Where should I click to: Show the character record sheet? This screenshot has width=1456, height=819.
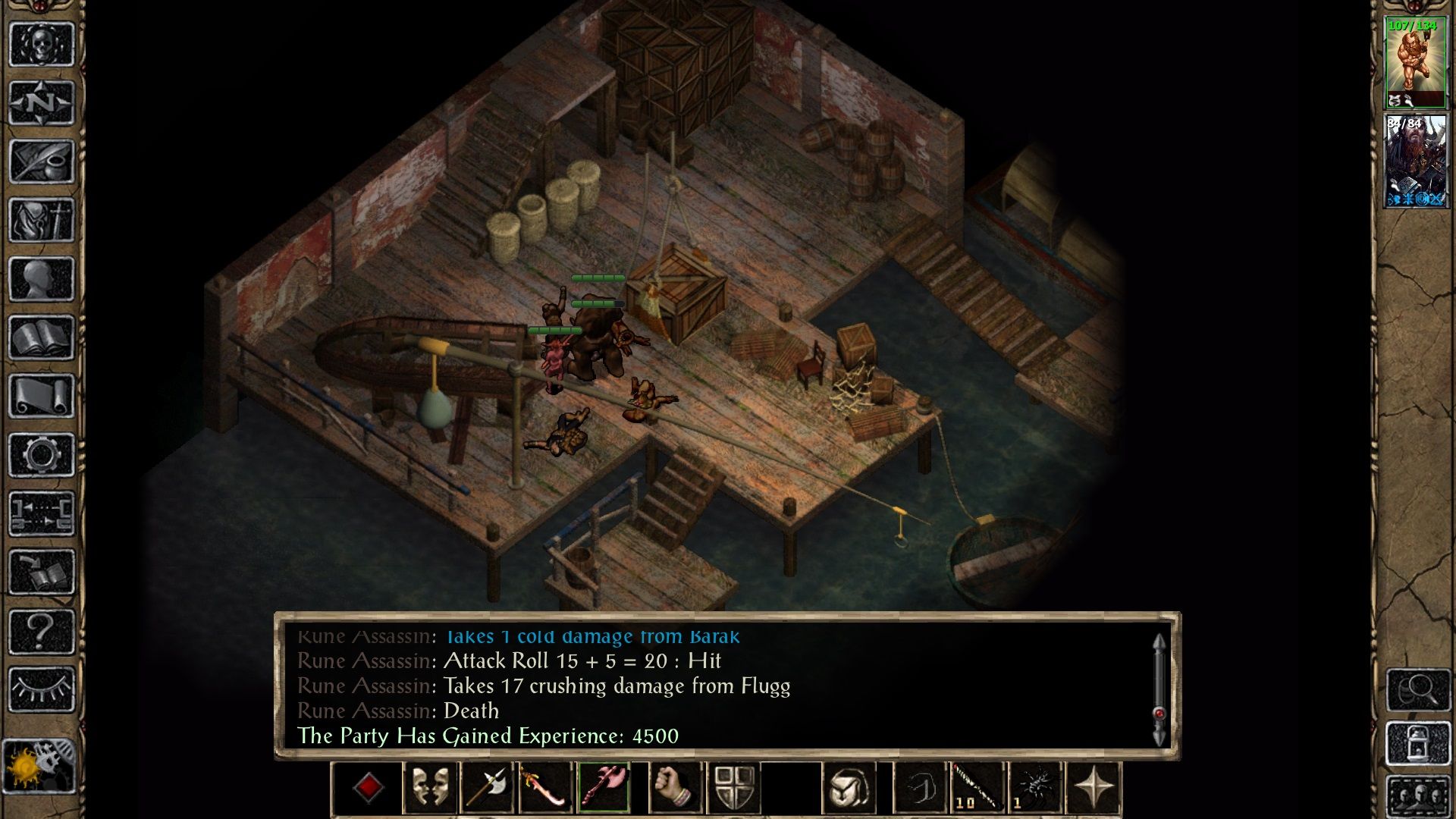[x=41, y=280]
